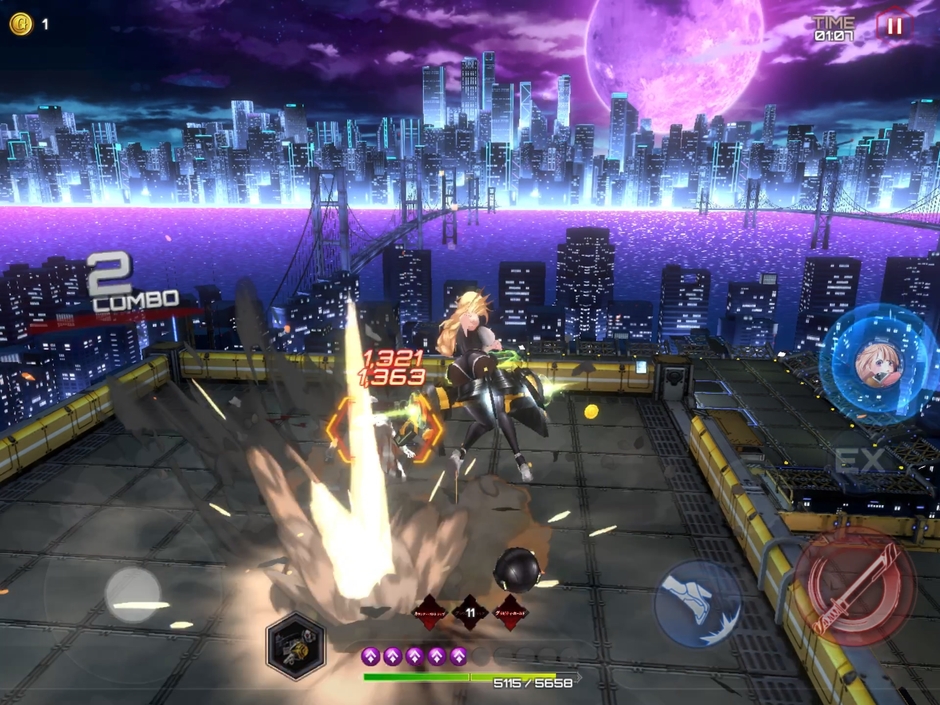Screen dimensions: 940x705
Task: Activate the blue boot dash button
Action: click(698, 603)
